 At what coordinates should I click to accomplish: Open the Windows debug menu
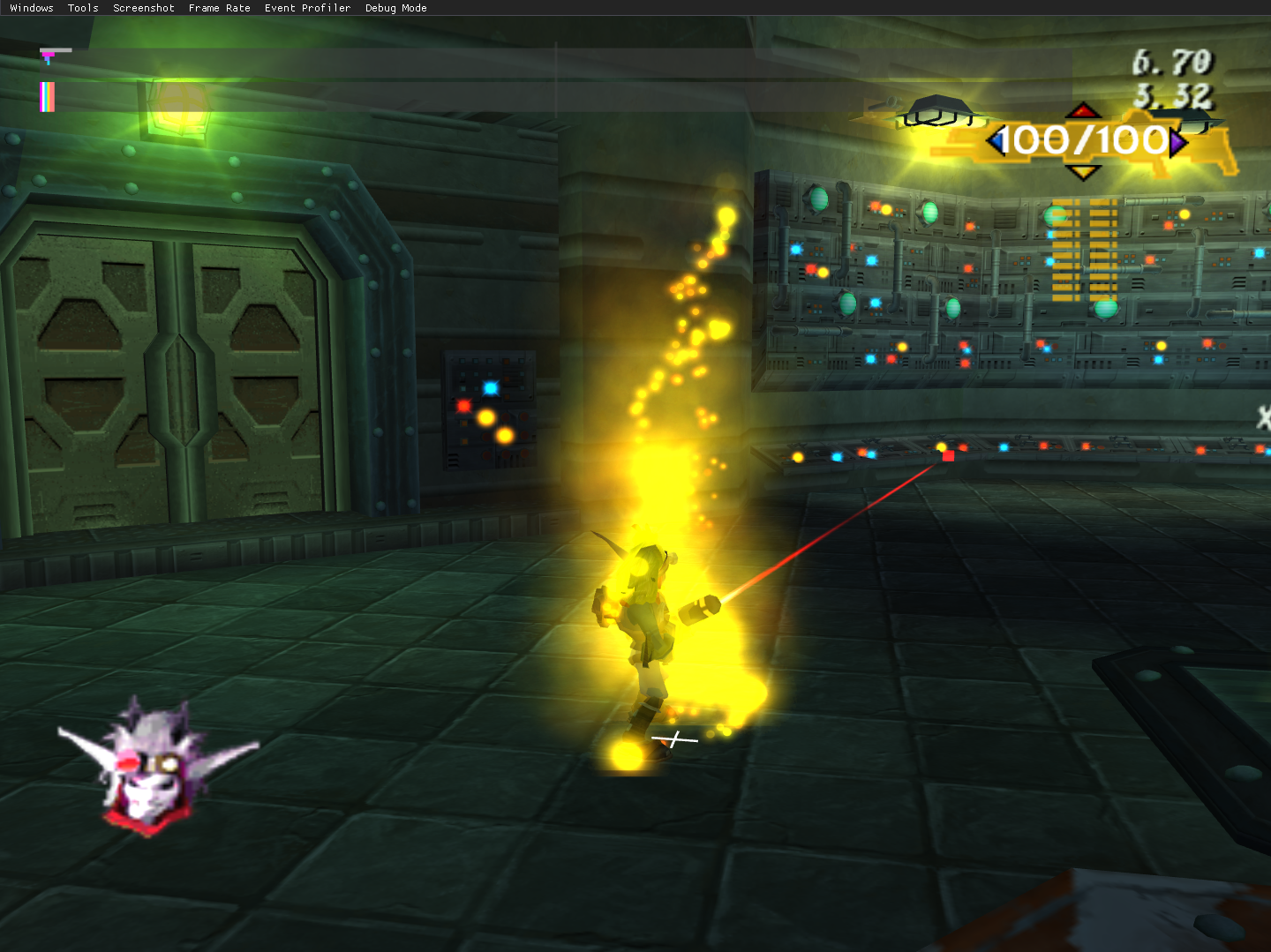click(32, 8)
